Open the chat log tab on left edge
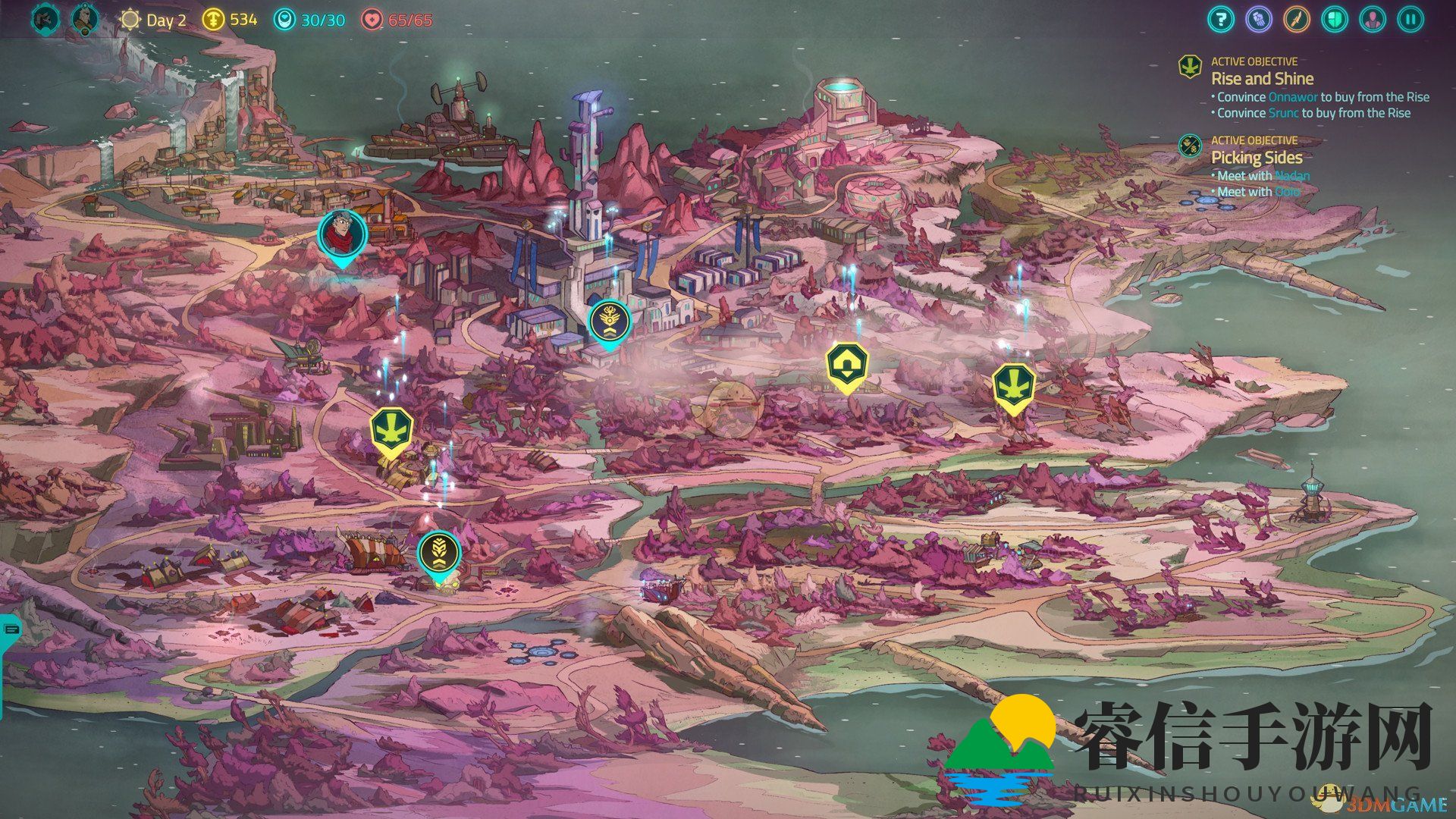The image size is (1456, 819). tap(11, 629)
